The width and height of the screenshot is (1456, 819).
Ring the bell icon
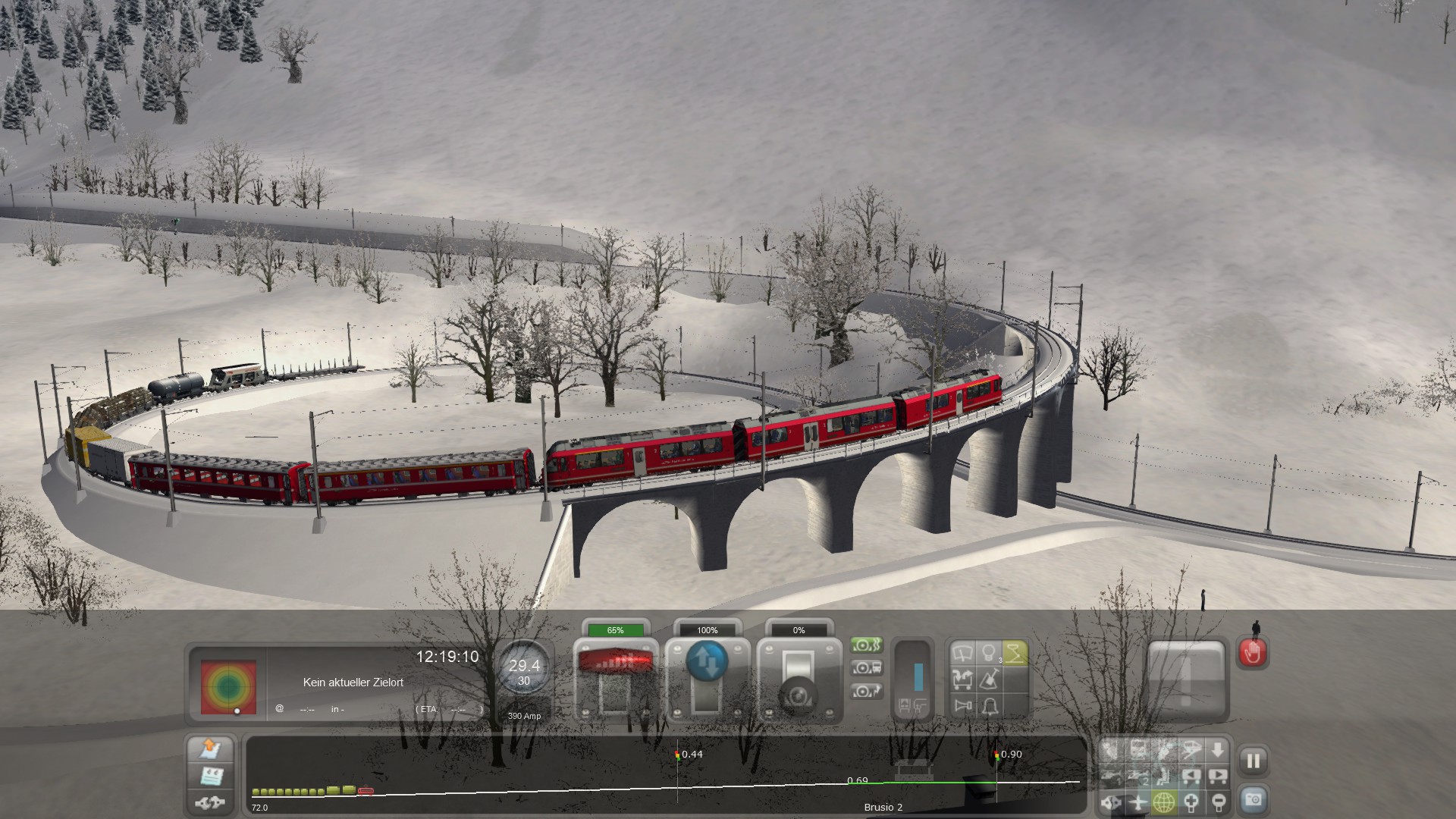point(989,707)
